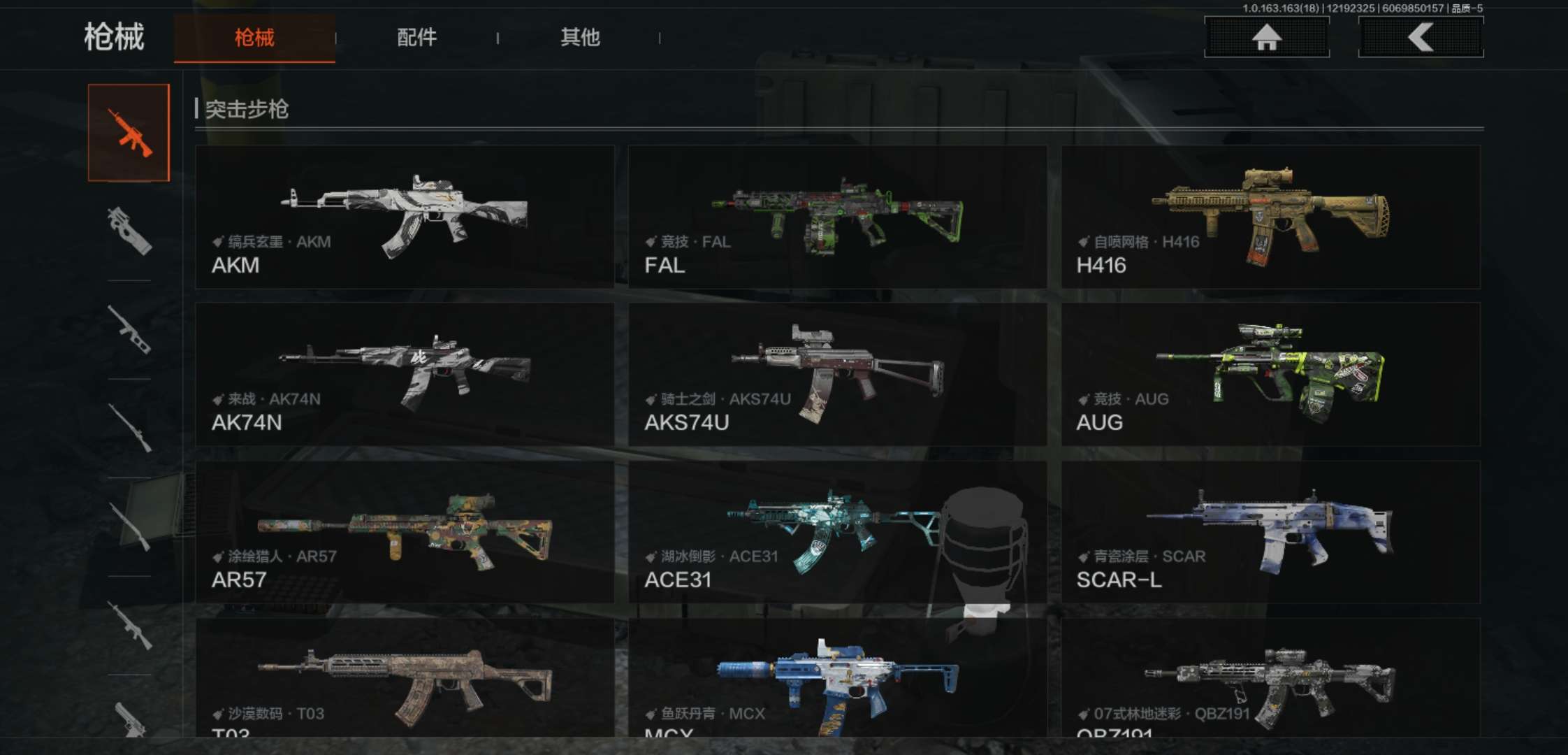Select the AR57 camo rifle tile
The height and width of the screenshot is (755, 1568).
pos(405,531)
